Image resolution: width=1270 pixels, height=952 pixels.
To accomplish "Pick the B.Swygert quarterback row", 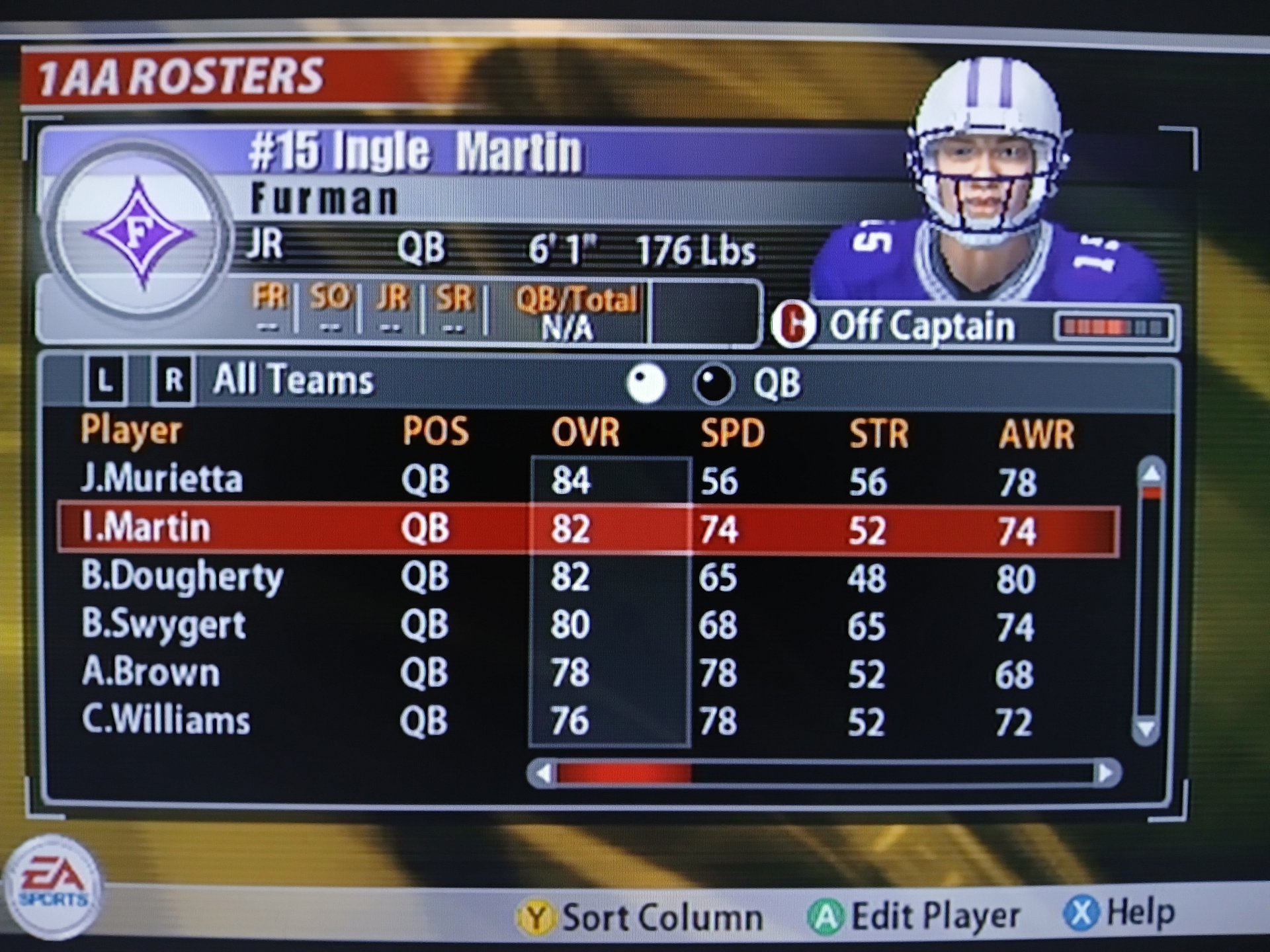I will point(163,625).
